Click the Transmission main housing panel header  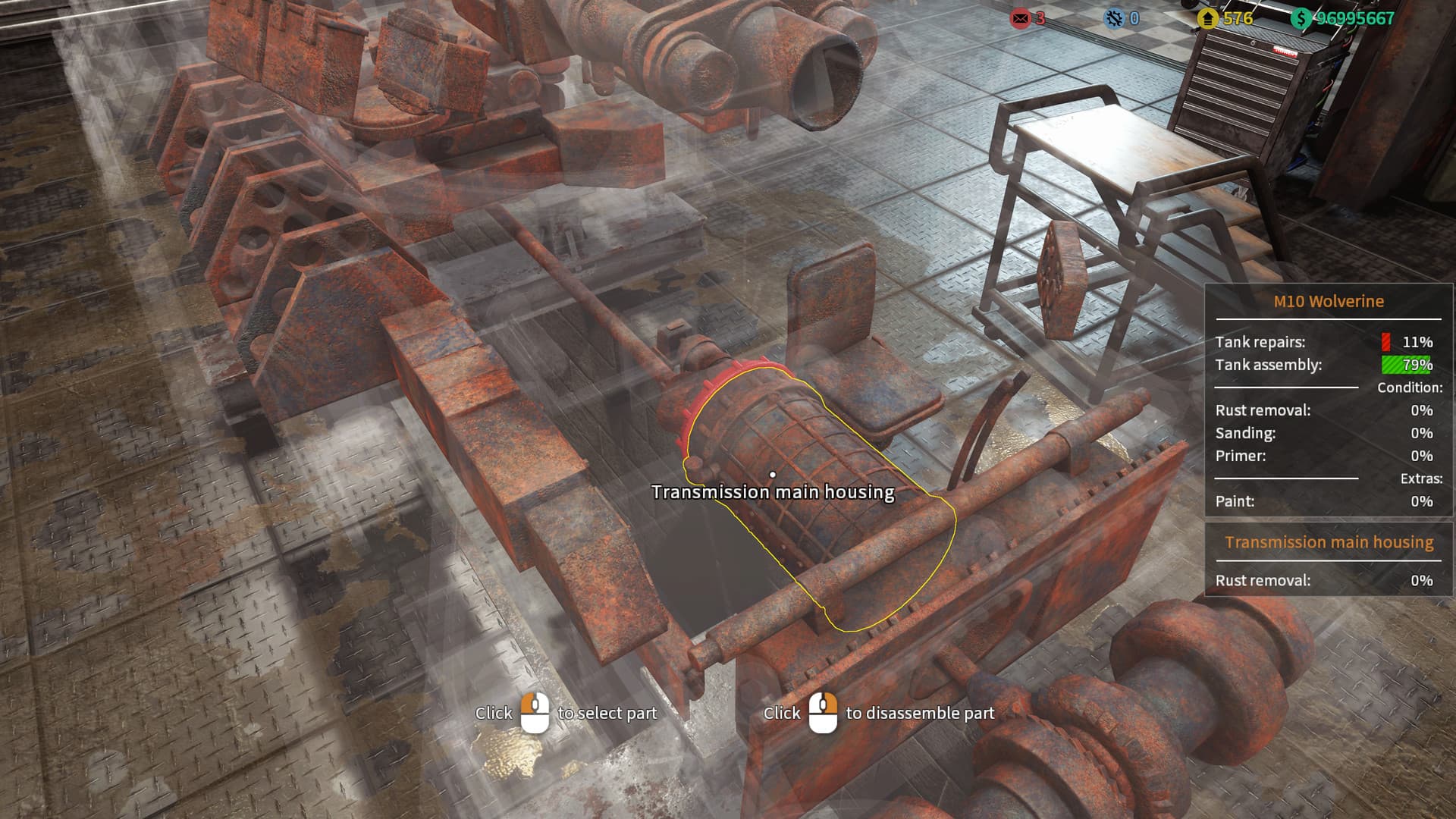pyautogui.click(x=1328, y=542)
